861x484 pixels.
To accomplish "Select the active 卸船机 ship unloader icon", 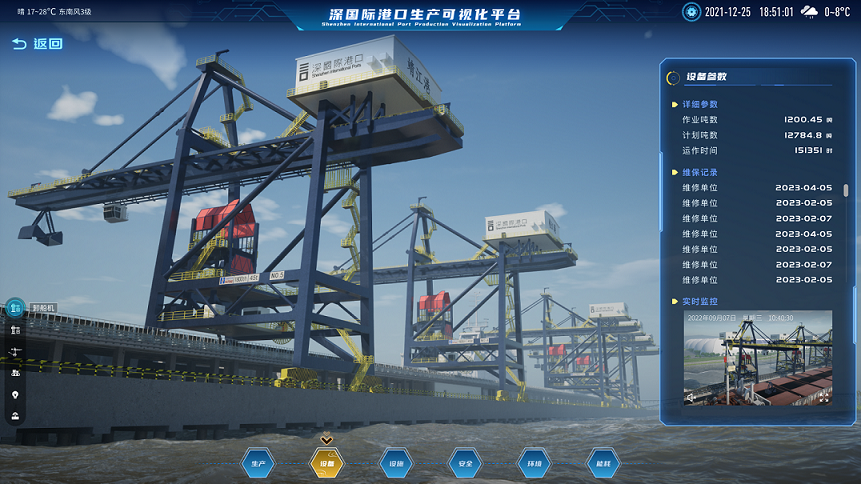I will [x=16, y=309].
